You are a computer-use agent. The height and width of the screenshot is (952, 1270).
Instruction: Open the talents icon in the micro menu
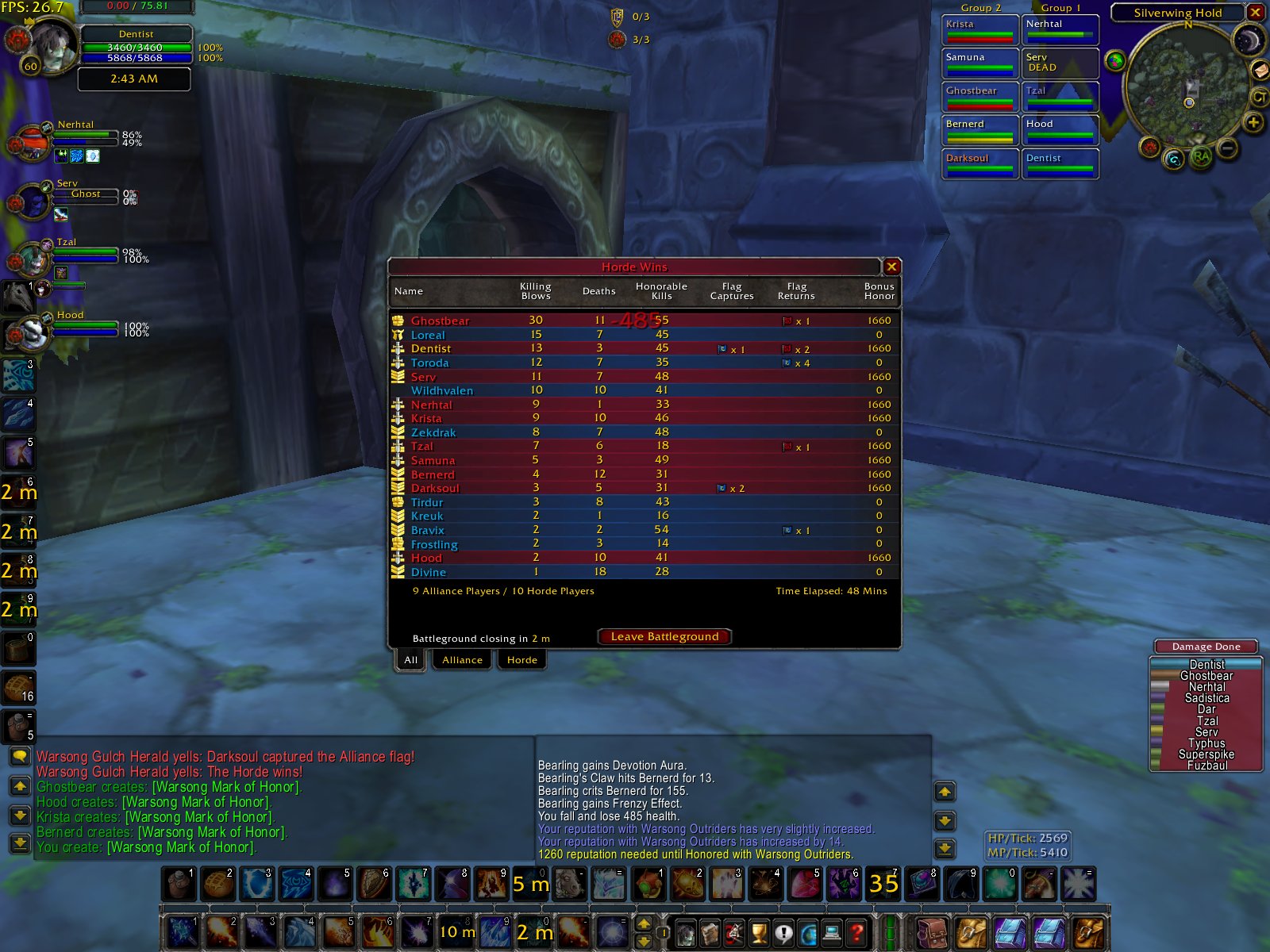(732, 933)
